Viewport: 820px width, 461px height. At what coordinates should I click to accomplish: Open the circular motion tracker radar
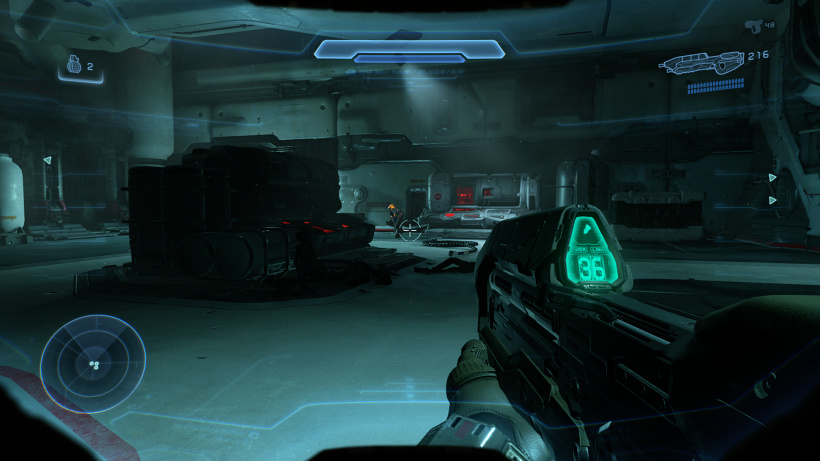(92, 364)
